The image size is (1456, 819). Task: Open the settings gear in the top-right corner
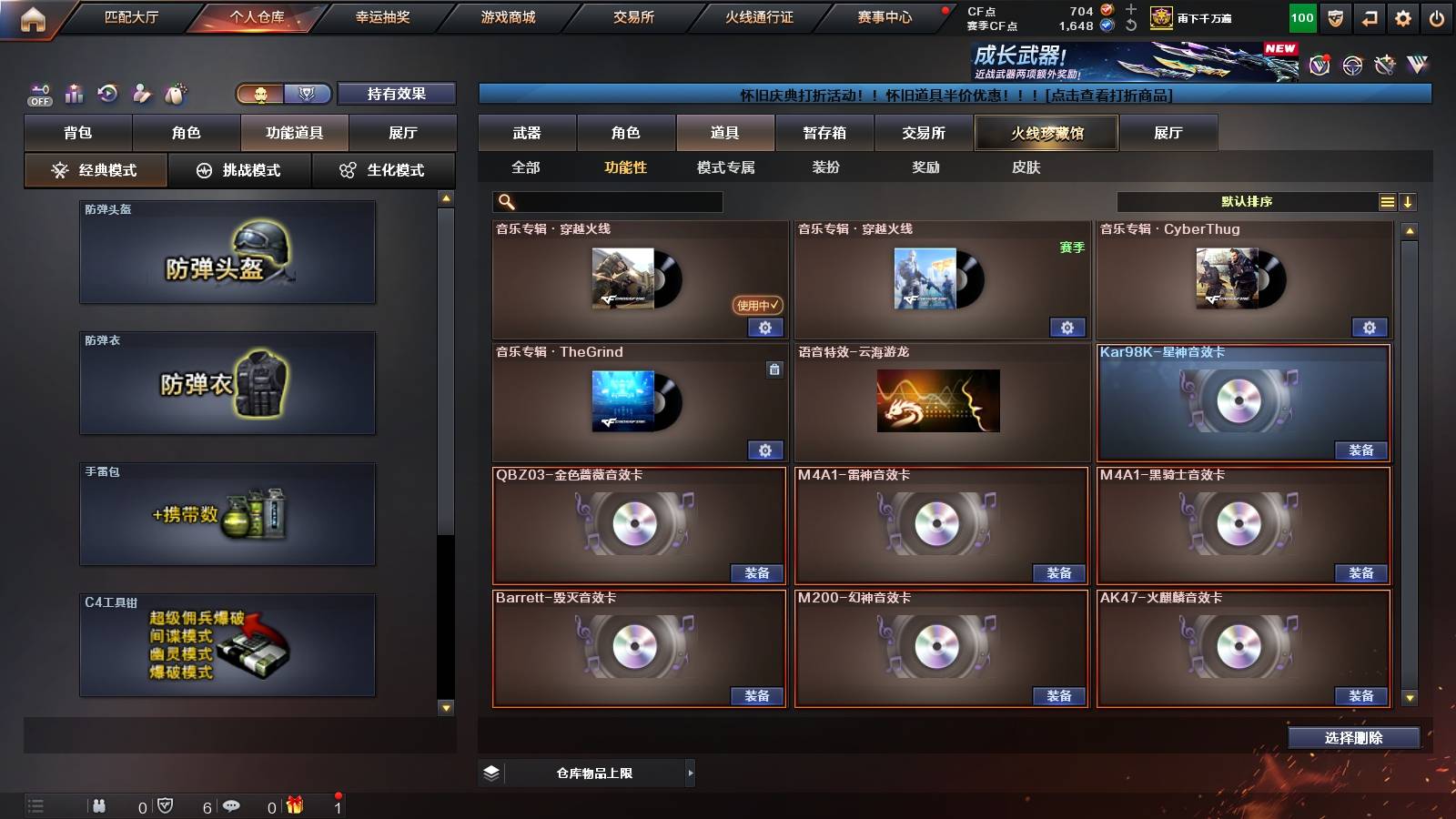click(x=1402, y=15)
